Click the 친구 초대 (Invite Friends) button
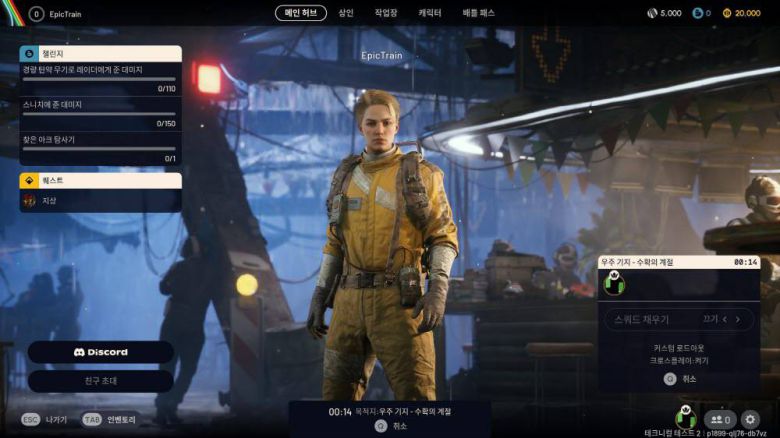This screenshot has height=438, width=780. coord(101,381)
